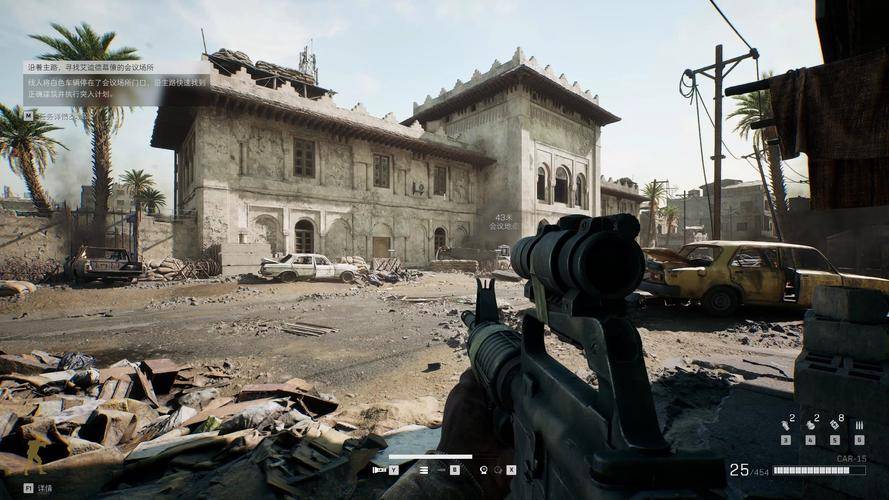Select the 会议地点 waypoint marker
This screenshot has width=889, height=500.
click(502, 222)
